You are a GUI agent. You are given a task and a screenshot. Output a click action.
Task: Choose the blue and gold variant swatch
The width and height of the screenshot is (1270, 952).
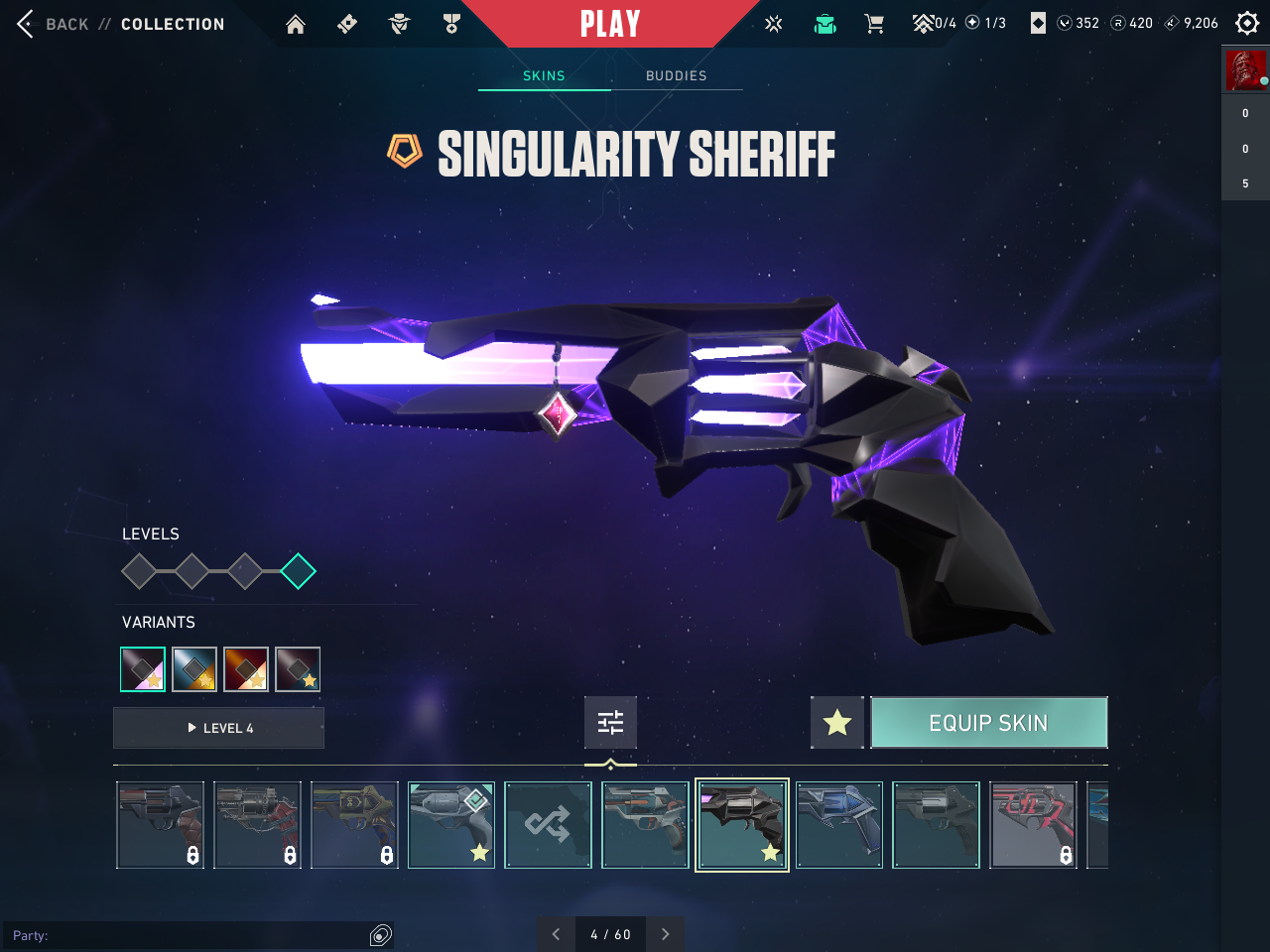click(194, 669)
